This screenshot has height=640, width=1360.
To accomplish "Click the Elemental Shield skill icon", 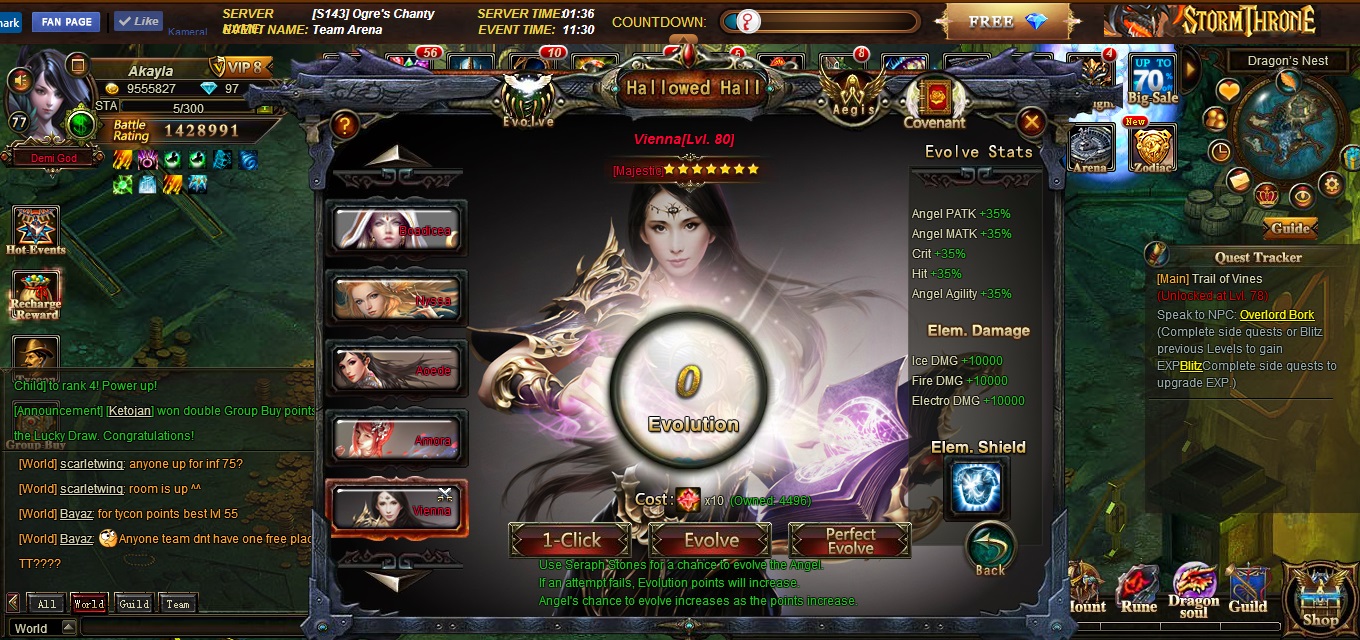I will (x=977, y=489).
